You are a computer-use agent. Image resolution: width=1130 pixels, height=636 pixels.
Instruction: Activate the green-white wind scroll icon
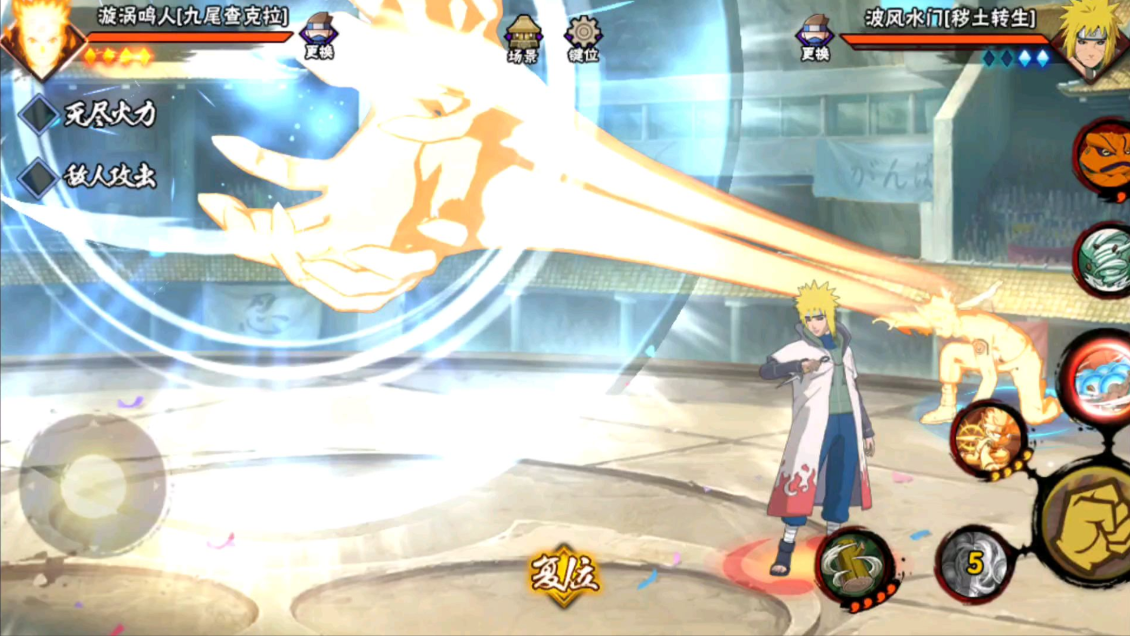[x=1103, y=259]
